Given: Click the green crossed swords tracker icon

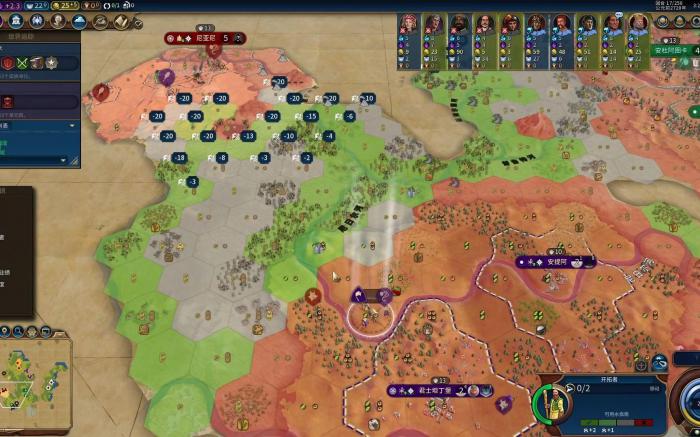Looking at the screenshot, I should click(22, 62).
